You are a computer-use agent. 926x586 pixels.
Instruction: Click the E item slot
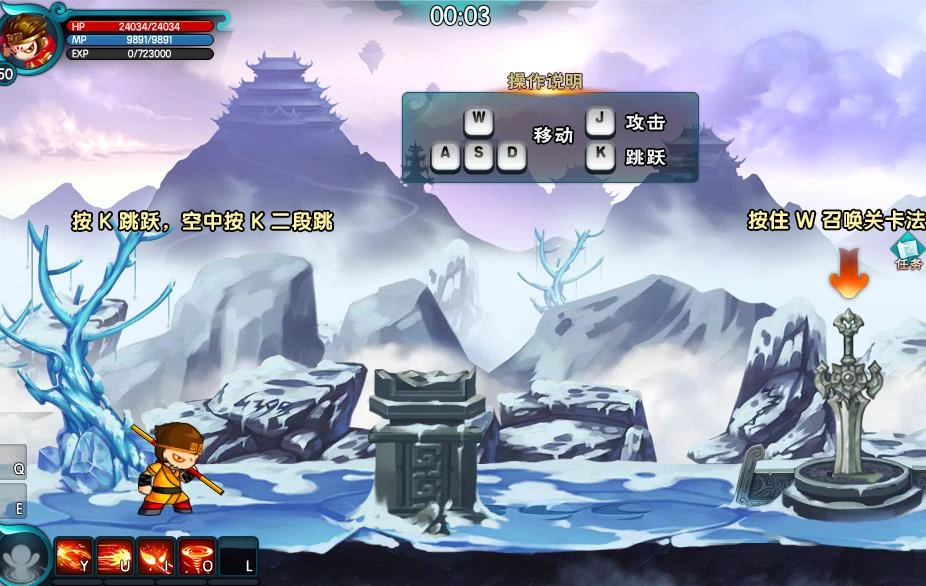(x=13, y=503)
